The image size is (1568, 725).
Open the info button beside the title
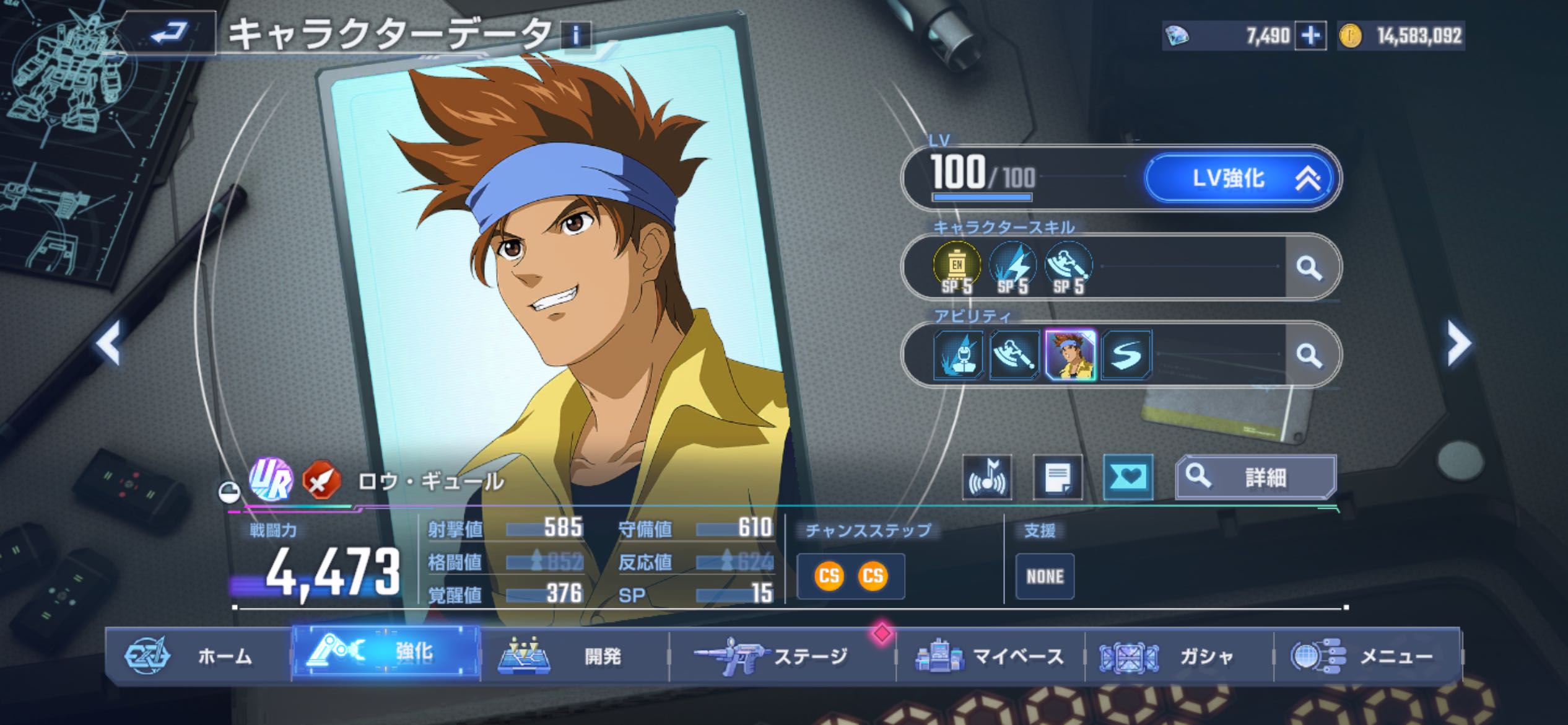point(576,36)
